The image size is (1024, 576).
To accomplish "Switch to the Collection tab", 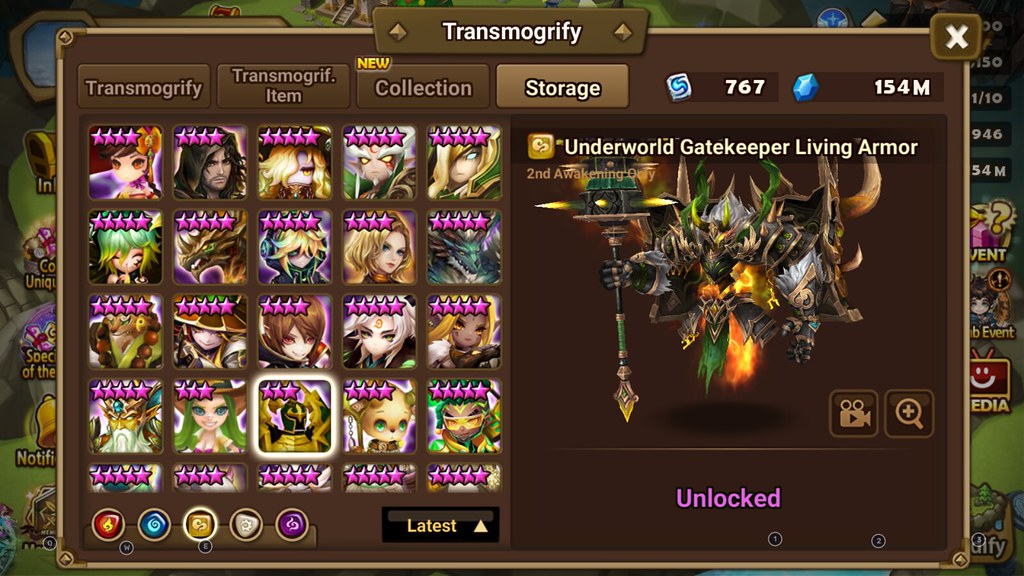I will pos(423,87).
